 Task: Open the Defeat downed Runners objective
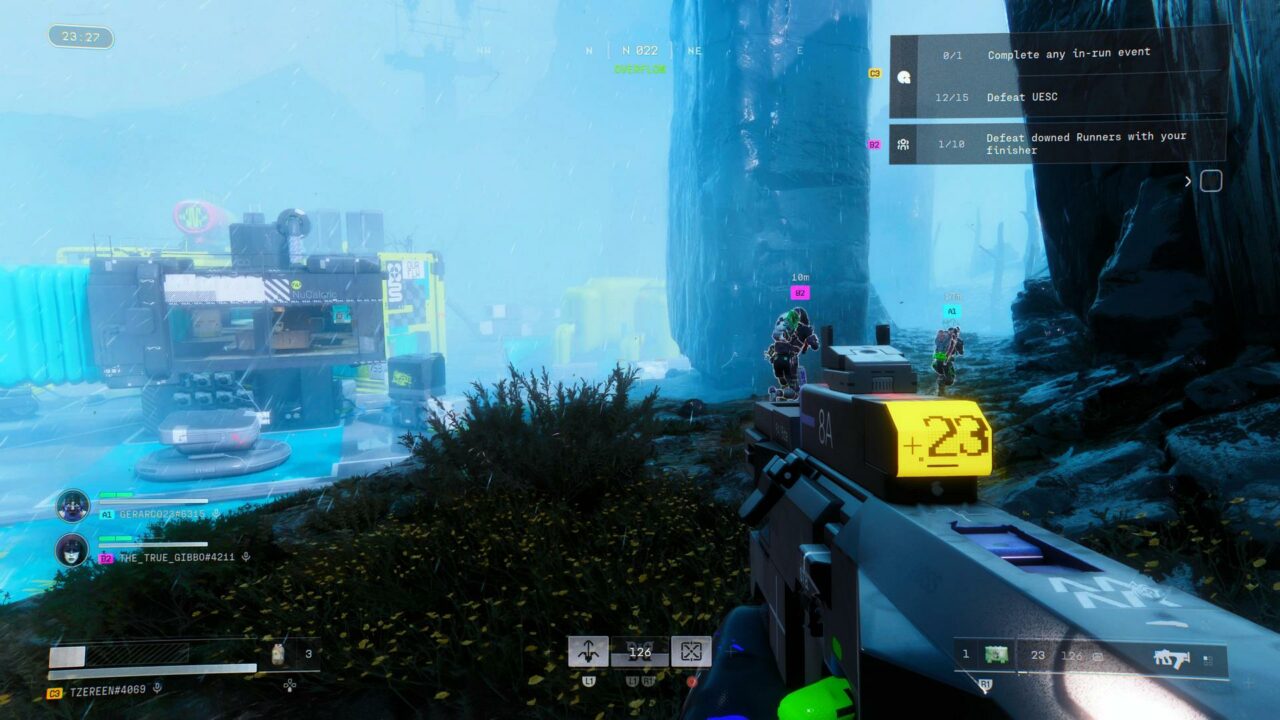(1085, 143)
